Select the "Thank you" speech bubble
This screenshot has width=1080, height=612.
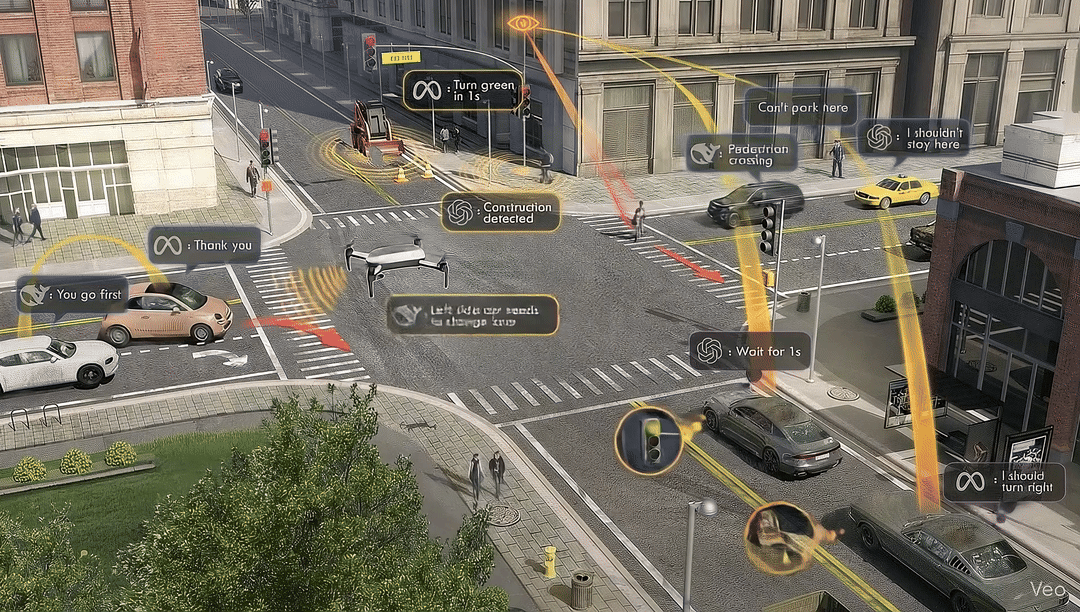[203, 245]
